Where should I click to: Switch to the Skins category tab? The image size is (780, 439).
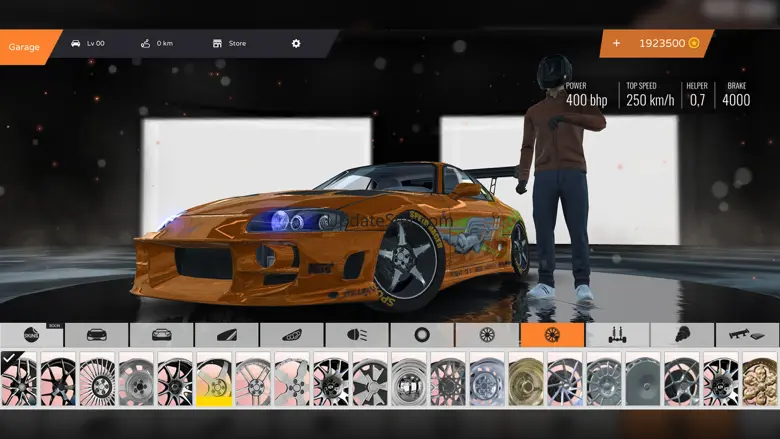(31, 335)
